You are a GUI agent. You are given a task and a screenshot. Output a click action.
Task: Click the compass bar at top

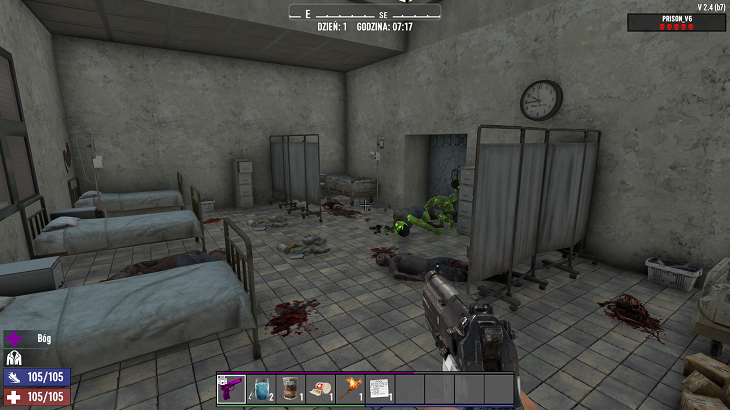(365, 13)
